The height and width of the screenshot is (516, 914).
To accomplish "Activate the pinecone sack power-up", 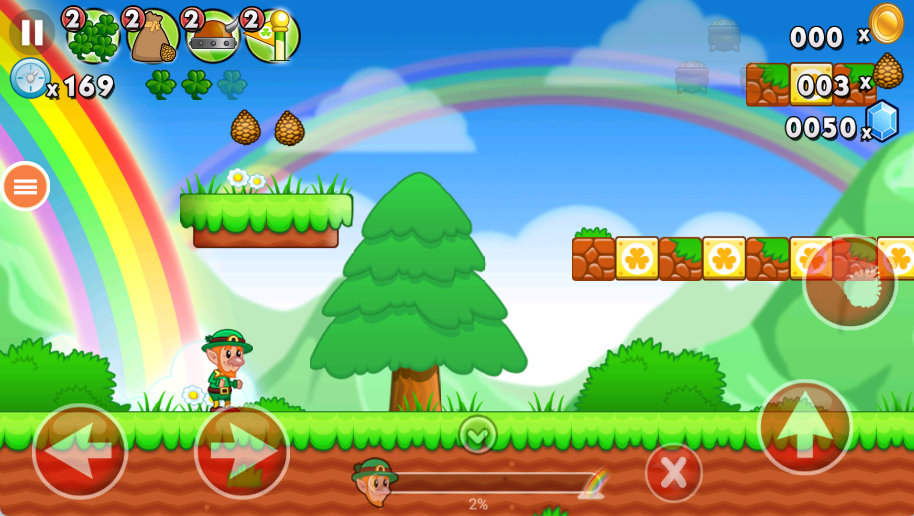I will pos(153,37).
